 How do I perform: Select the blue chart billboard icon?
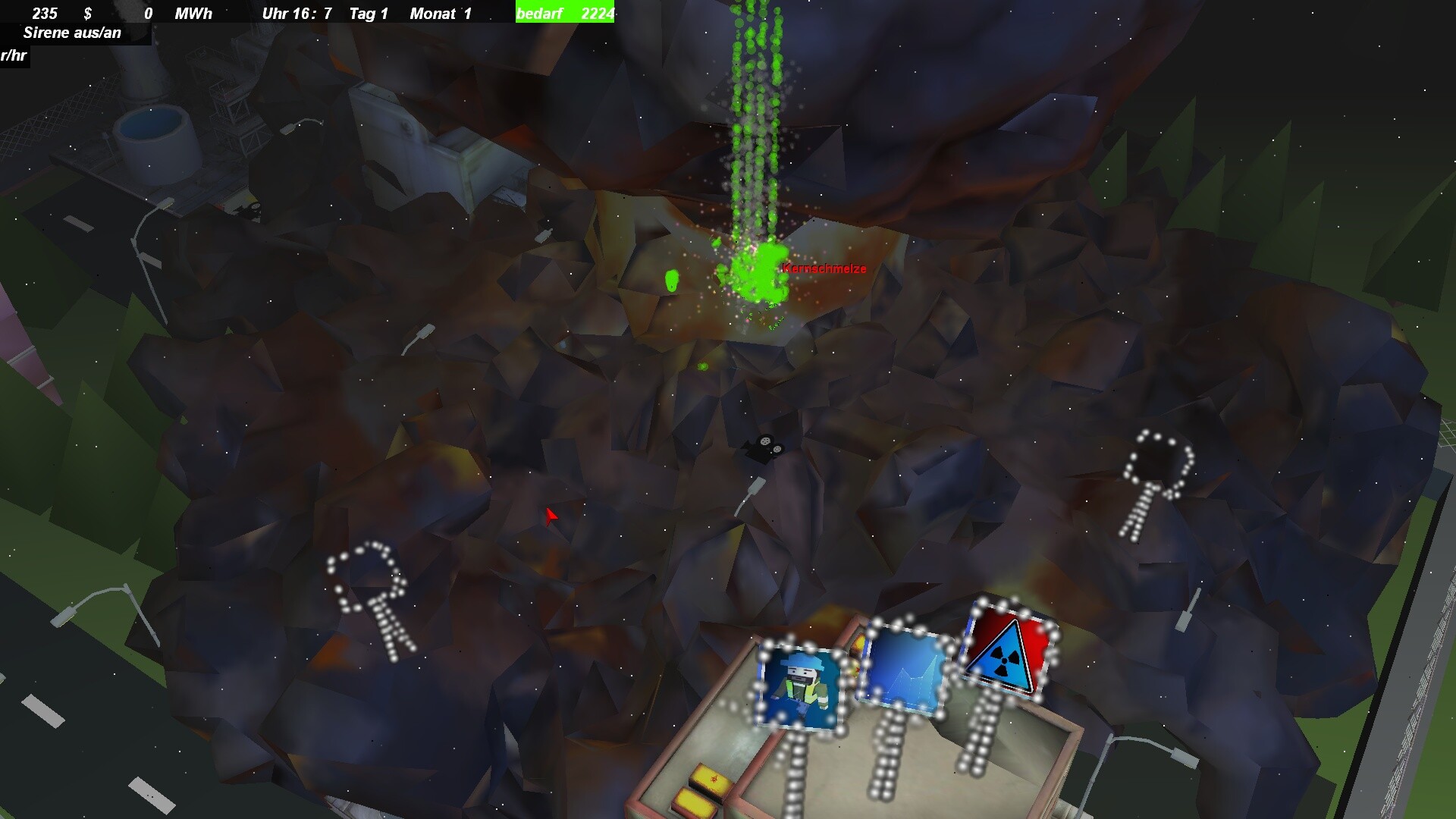[x=904, y=669]
